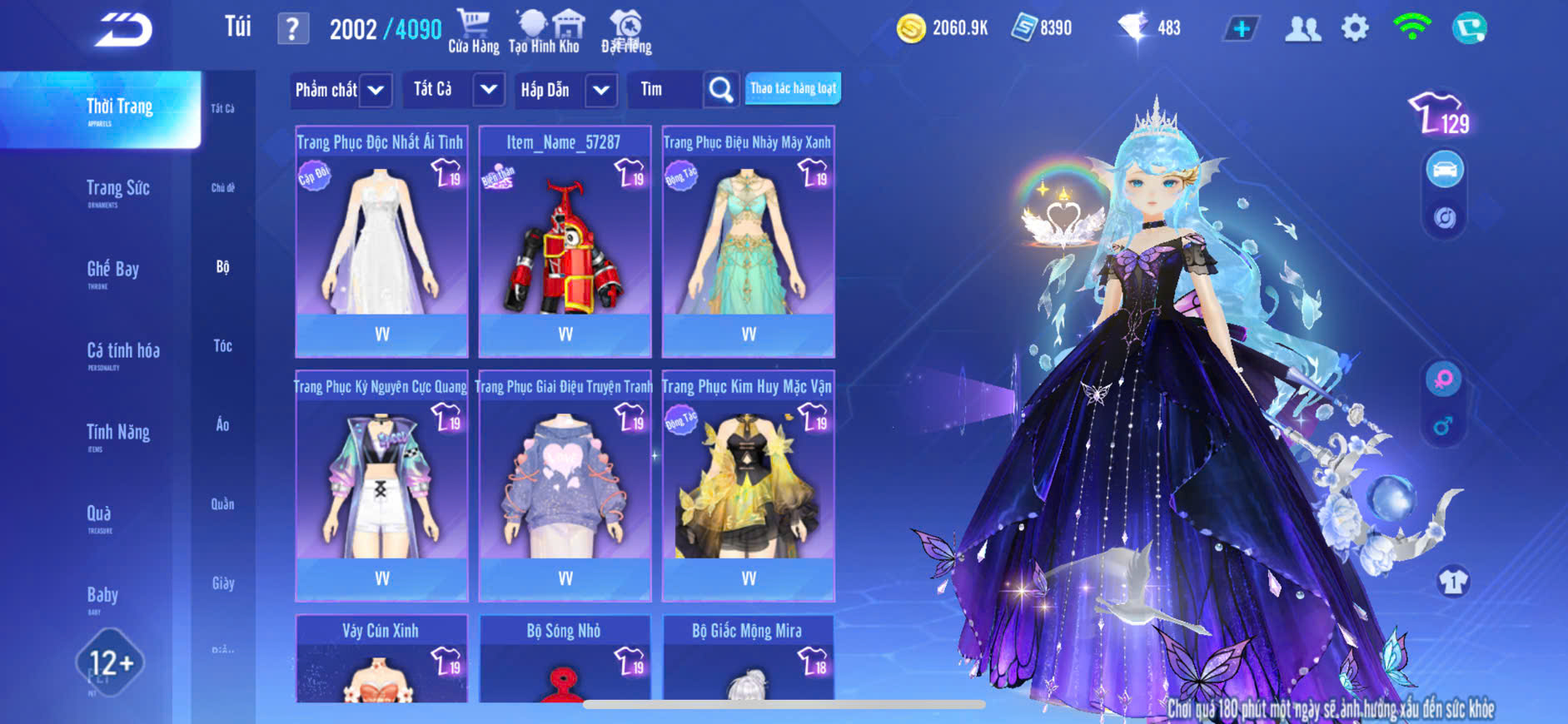Viewport: 1568px width, 724px height.
Task: Open the Tính Năng items tab
Action: click(118, 434)
